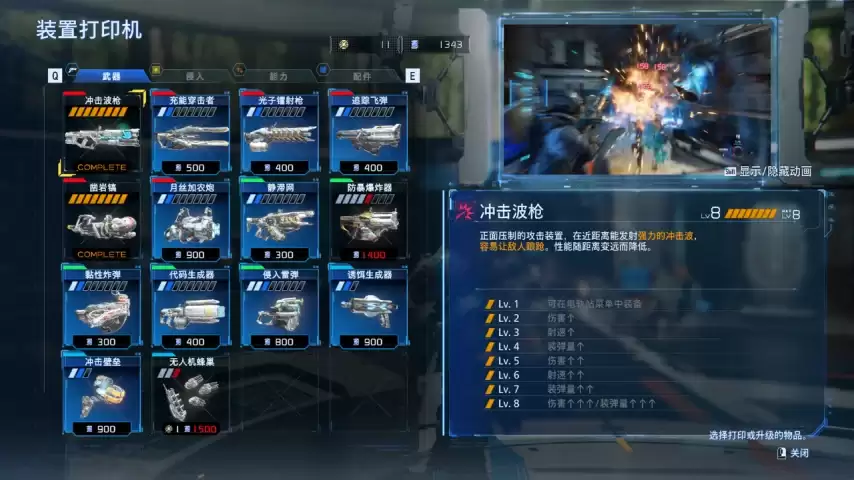Open the 配件 tab

pyautogui.click(x=361, y=75)
